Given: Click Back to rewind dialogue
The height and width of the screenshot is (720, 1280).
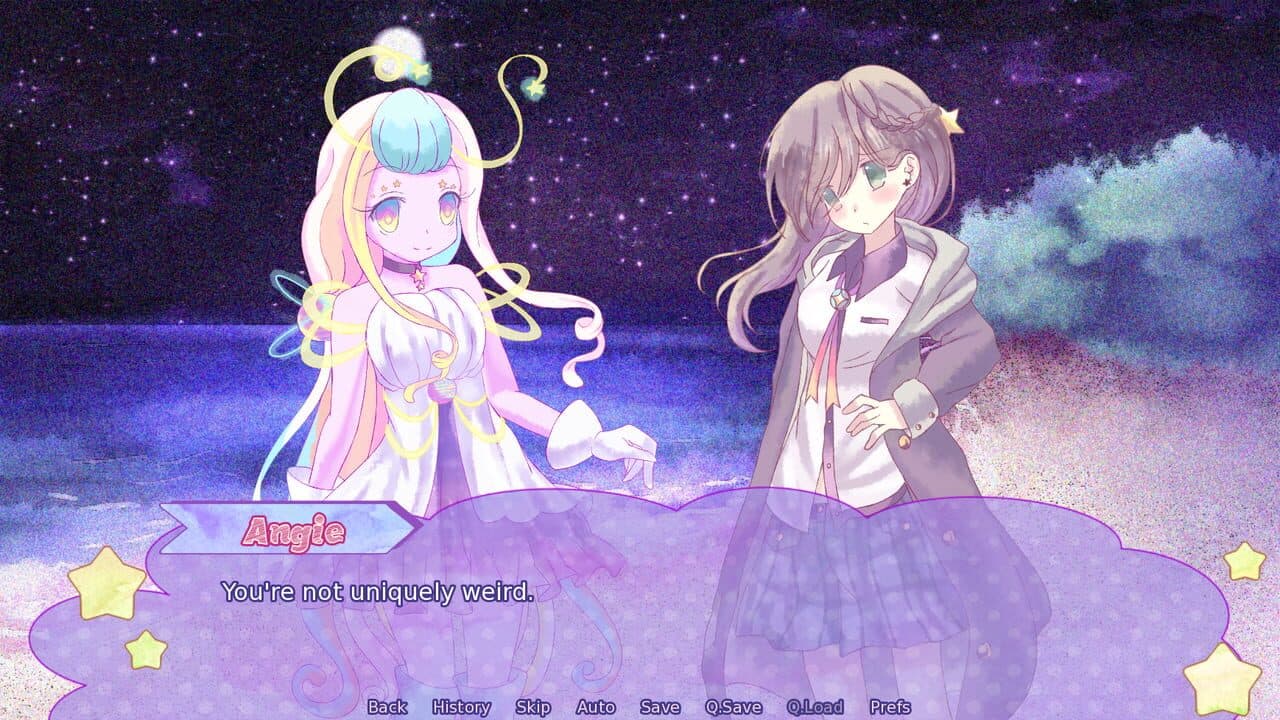Looking at the screenshot, I should (386, 707).
